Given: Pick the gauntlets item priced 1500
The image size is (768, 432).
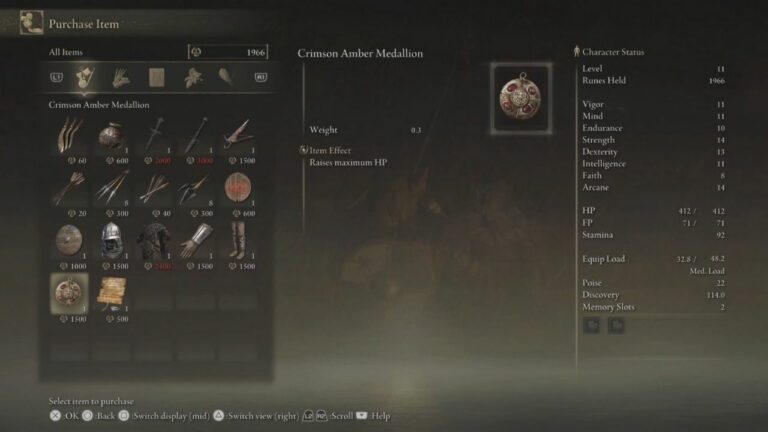Looking at the screenshot, I should (x=195, y=240).
